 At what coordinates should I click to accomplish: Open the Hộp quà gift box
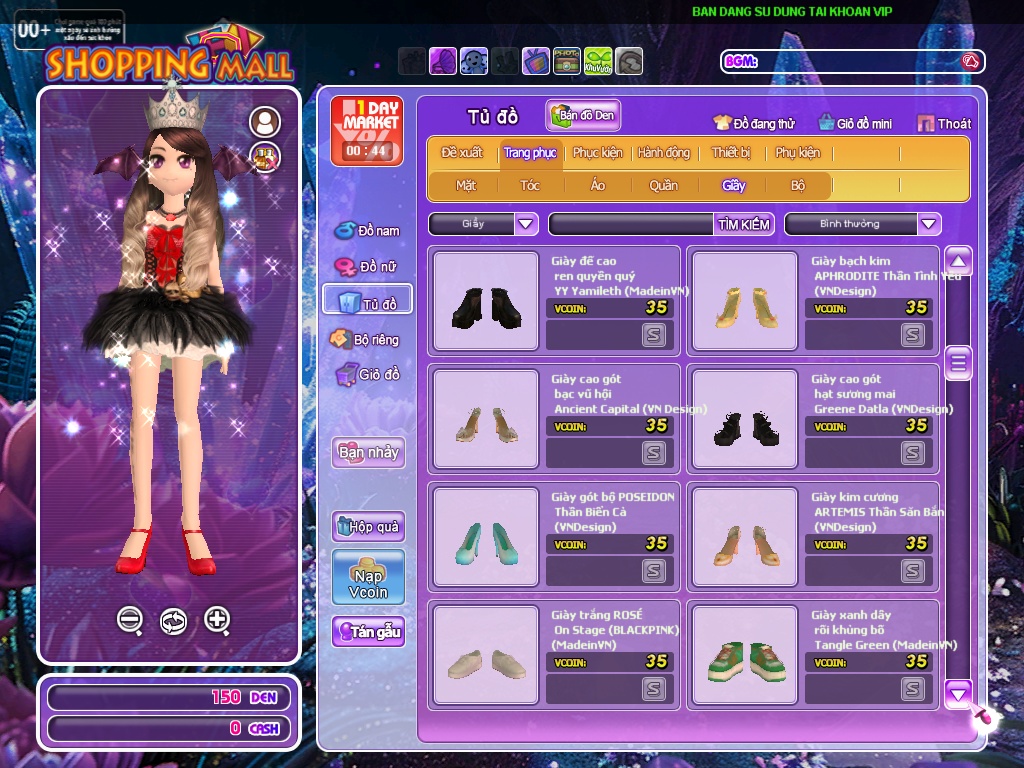pos(368,526)
